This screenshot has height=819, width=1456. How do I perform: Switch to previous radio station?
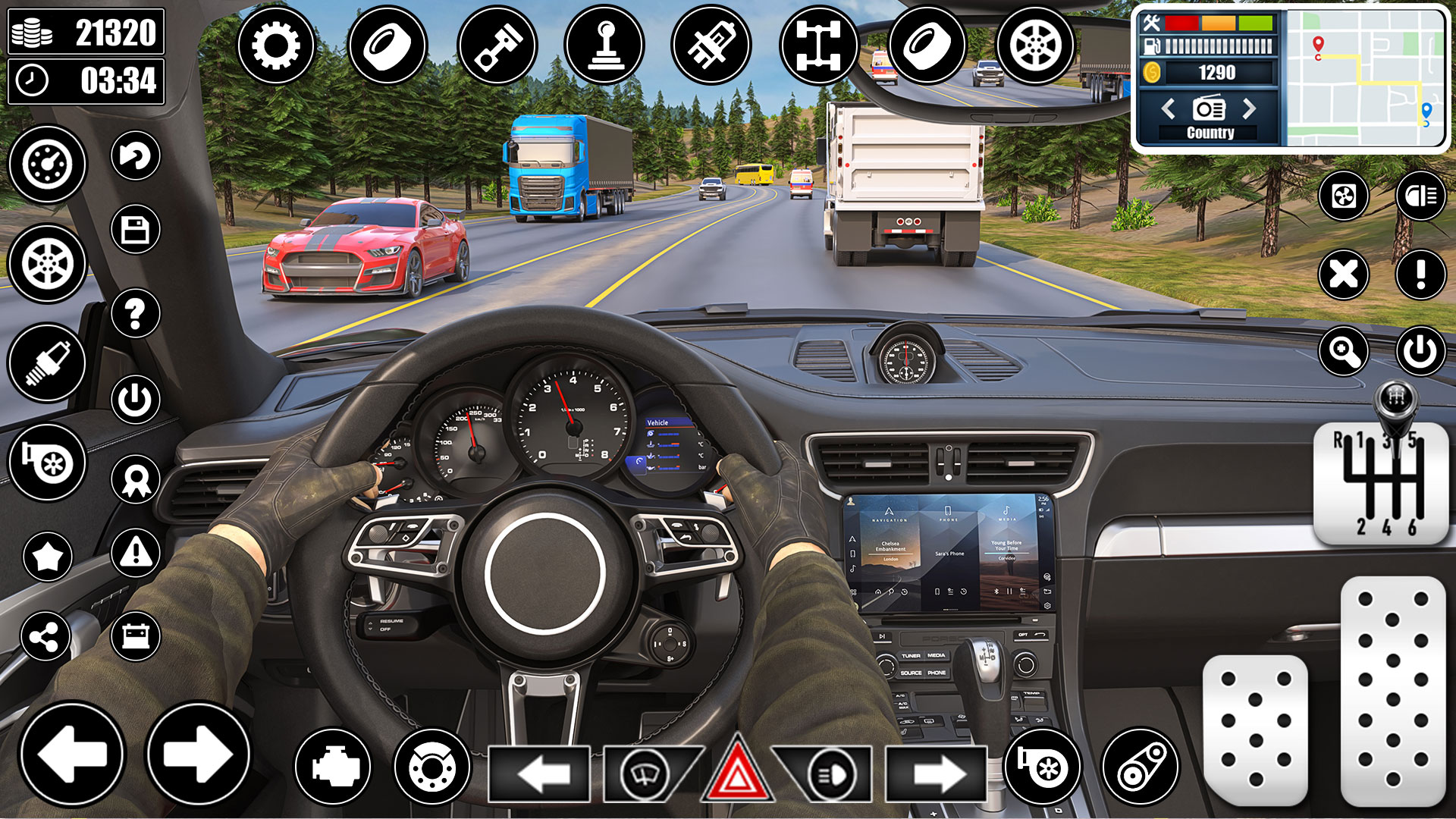[x=1169, y=109]
